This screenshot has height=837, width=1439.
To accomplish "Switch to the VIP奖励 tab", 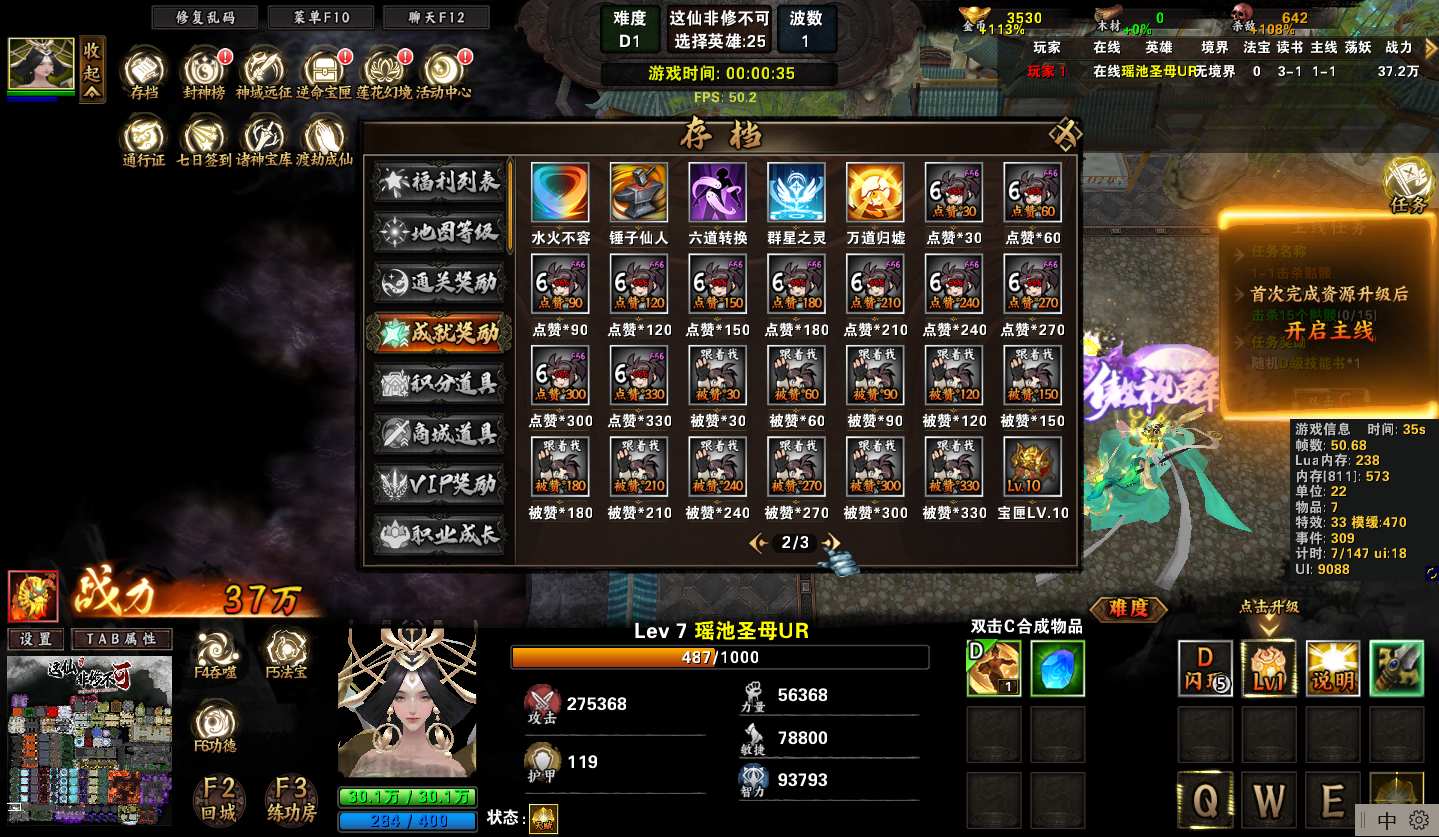I will (438, 485).
